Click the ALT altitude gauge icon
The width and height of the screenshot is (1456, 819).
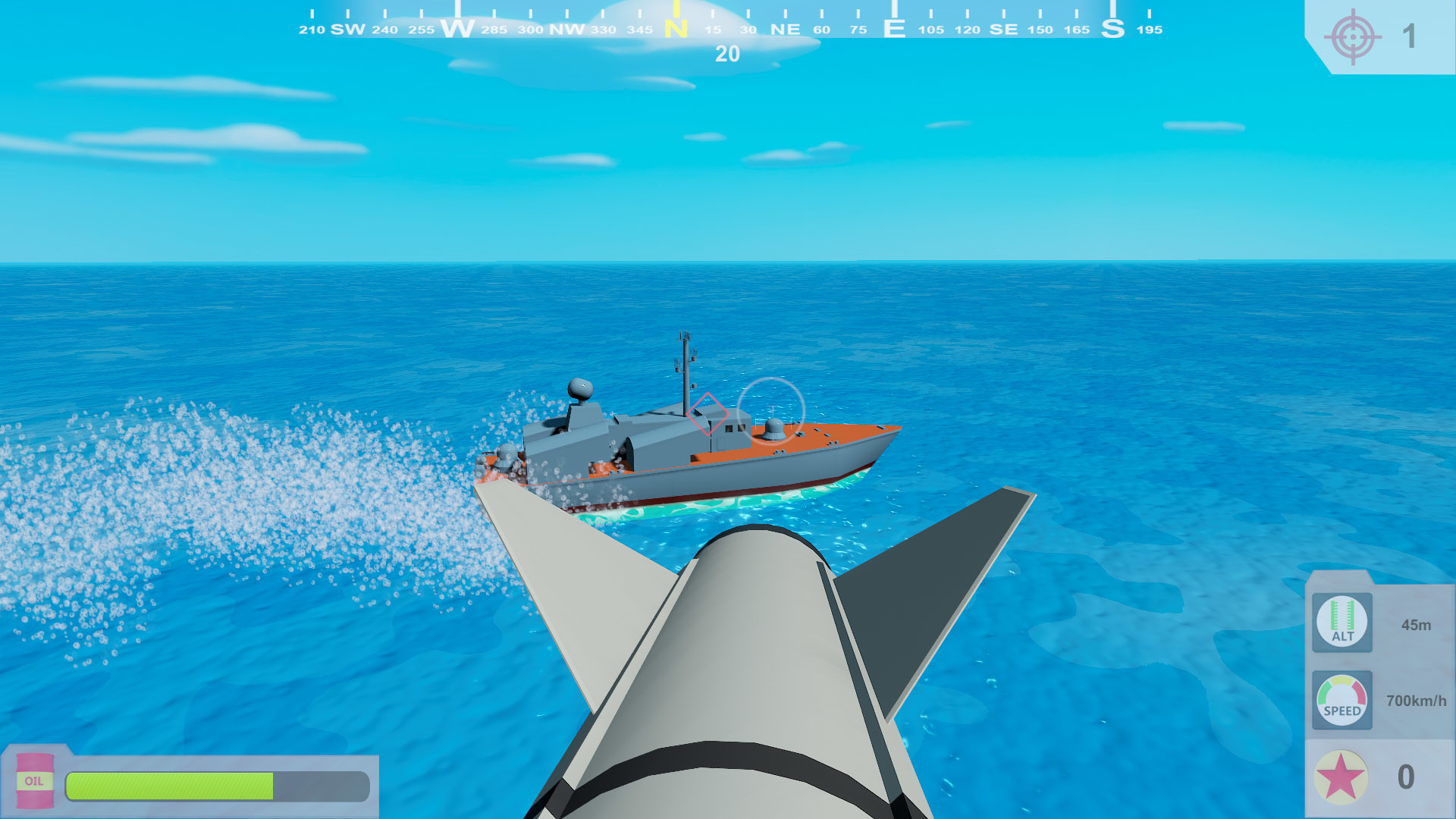pos(1341,623)
